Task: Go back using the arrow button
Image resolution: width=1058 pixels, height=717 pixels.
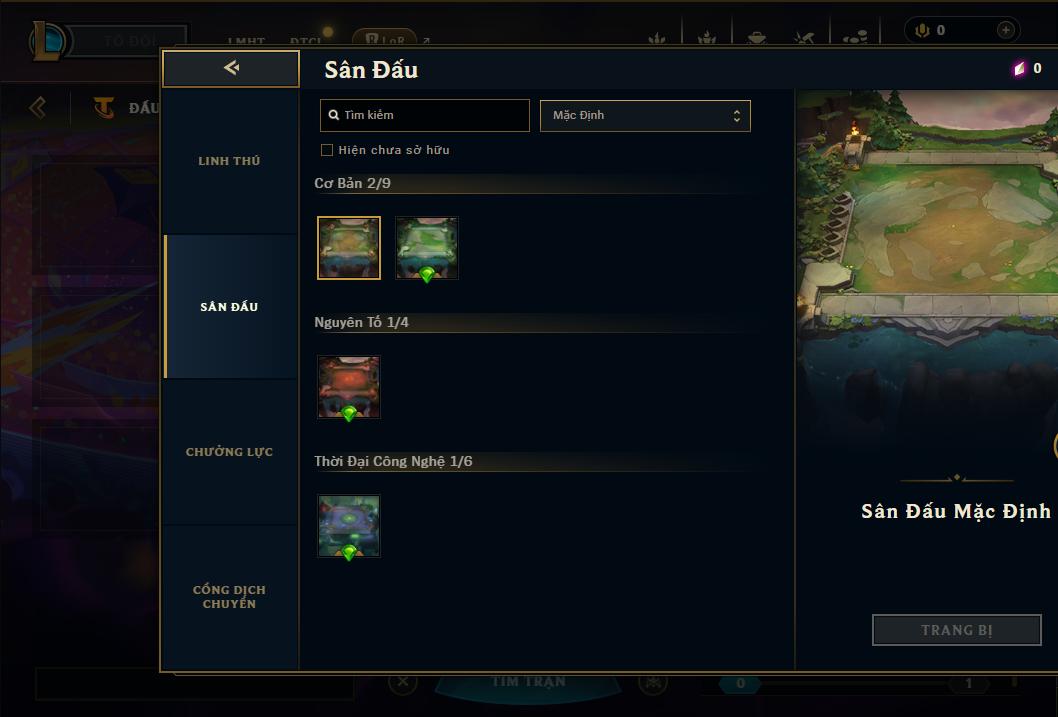Action: point(231,68)
